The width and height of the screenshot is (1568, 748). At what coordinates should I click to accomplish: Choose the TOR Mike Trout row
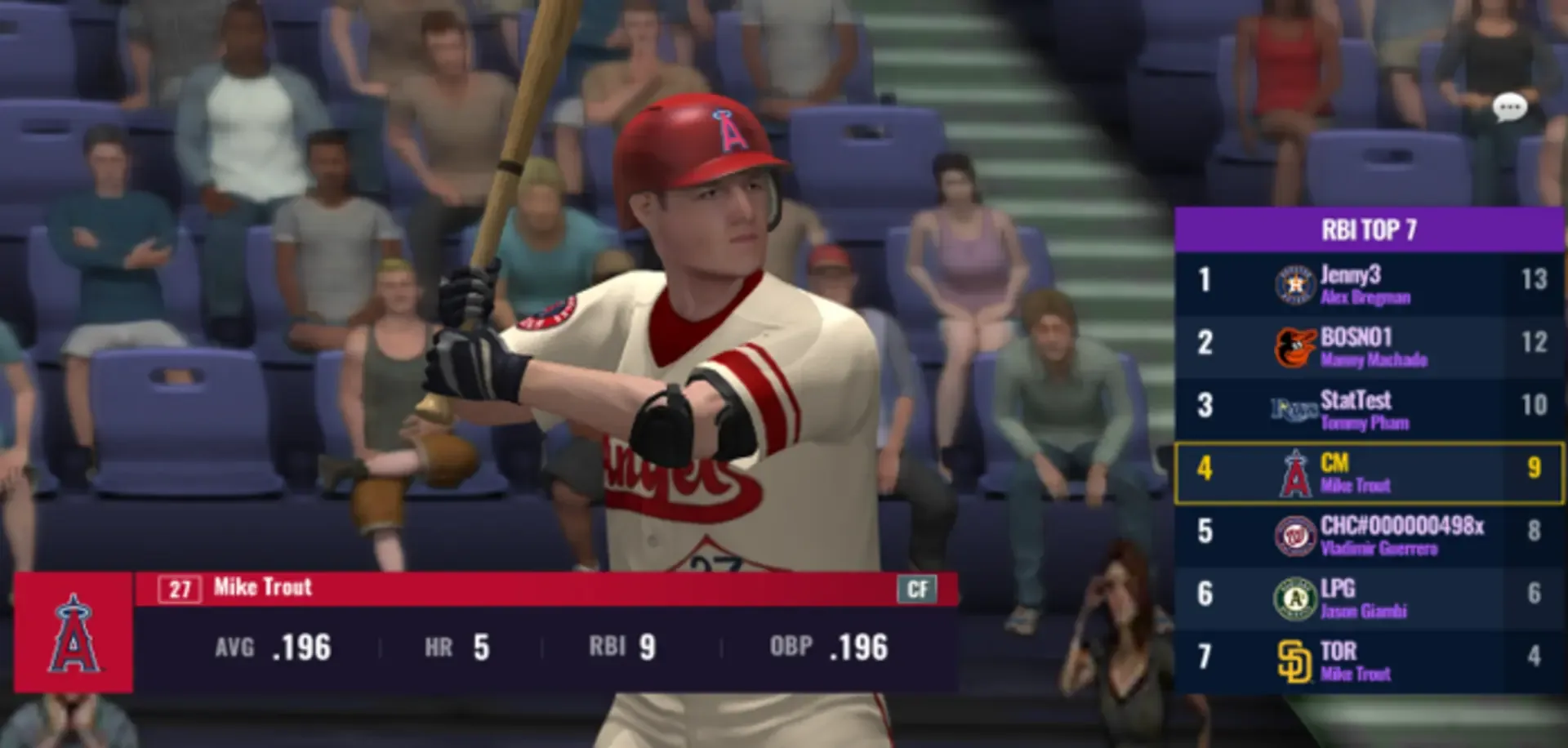(1370, 660)
